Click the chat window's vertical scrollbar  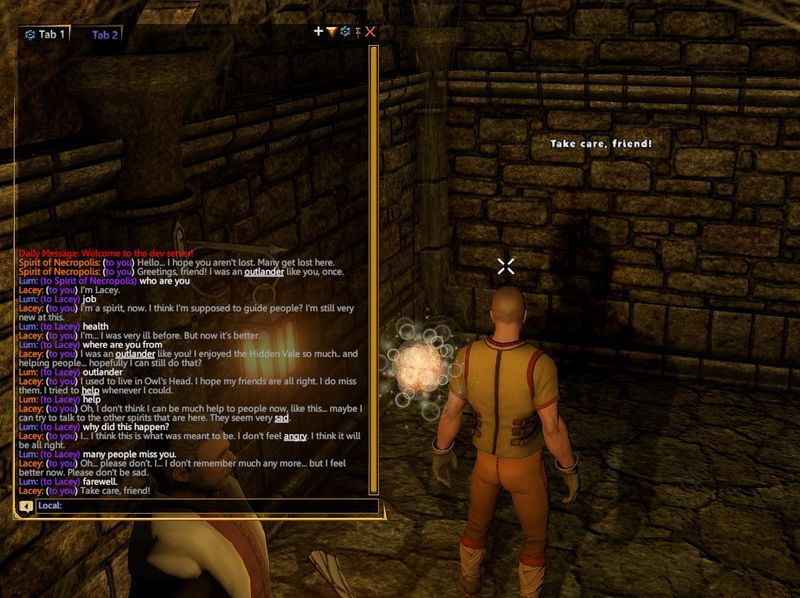coord(373,268)
